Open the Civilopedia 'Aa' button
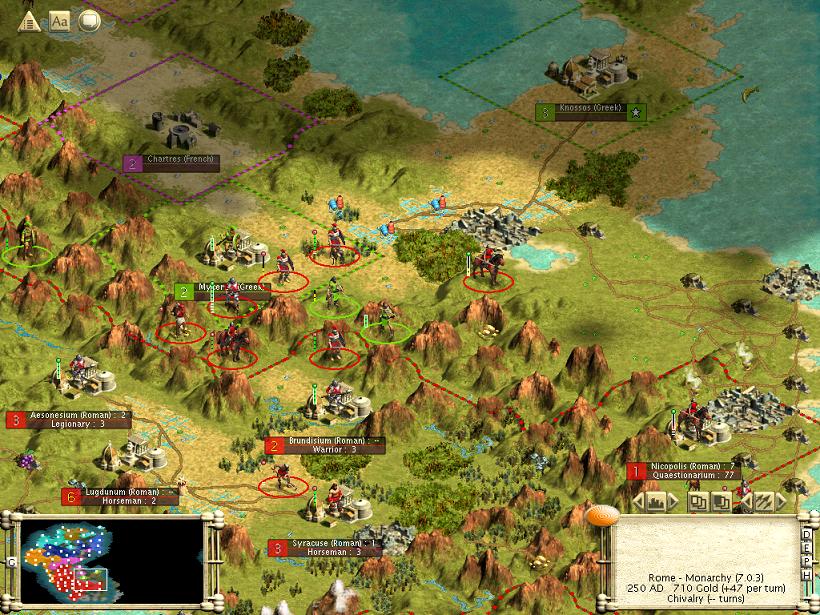This screenshot has width=820, height=615. pyautogui.click(x=60, y=20)
